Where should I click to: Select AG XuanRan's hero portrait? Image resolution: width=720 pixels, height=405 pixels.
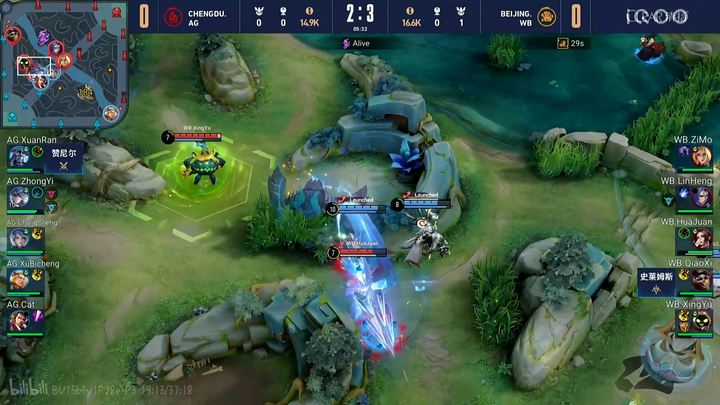(x=19, y=156)
